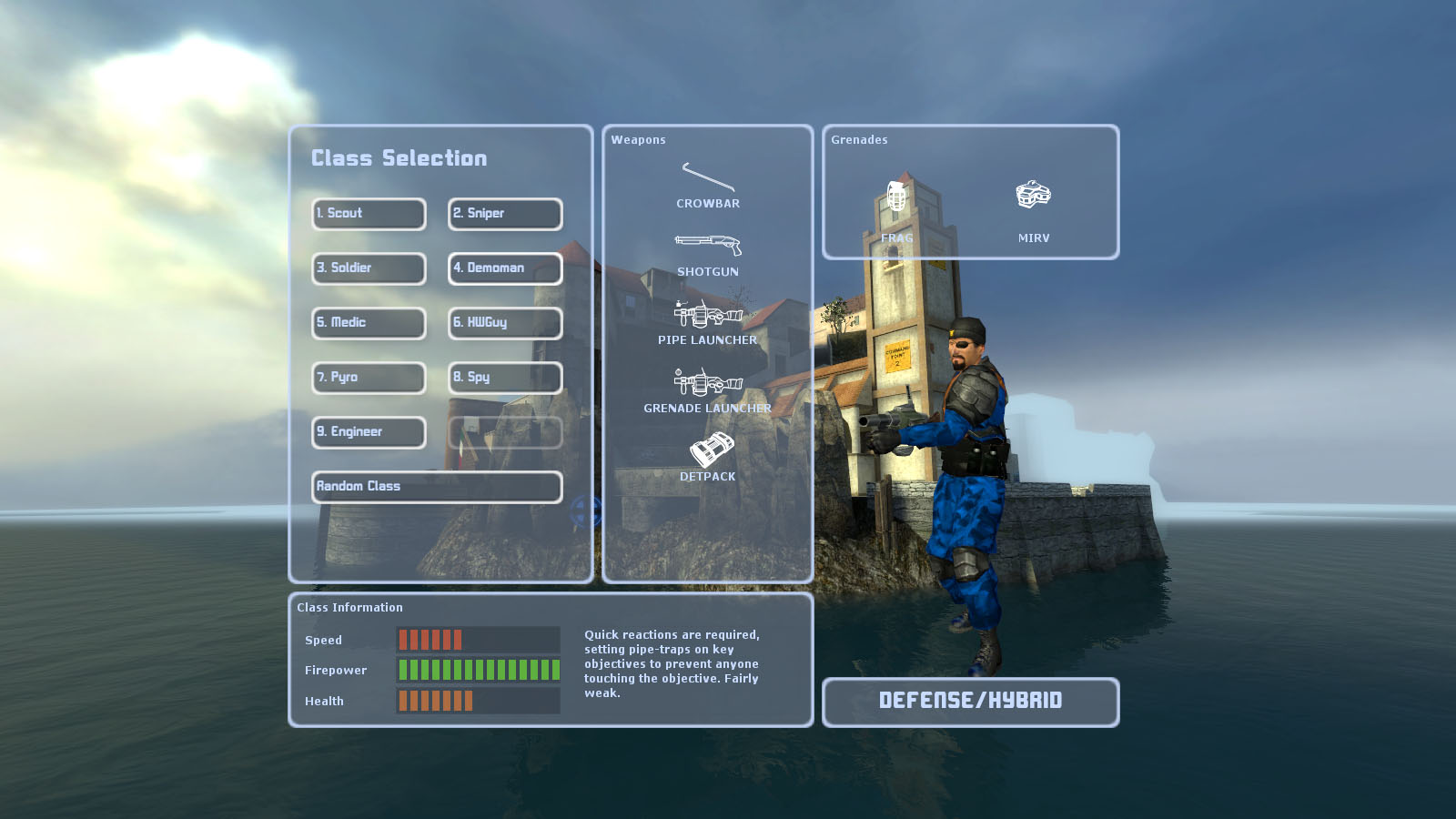Choose the Sniper class

[505, 214]
